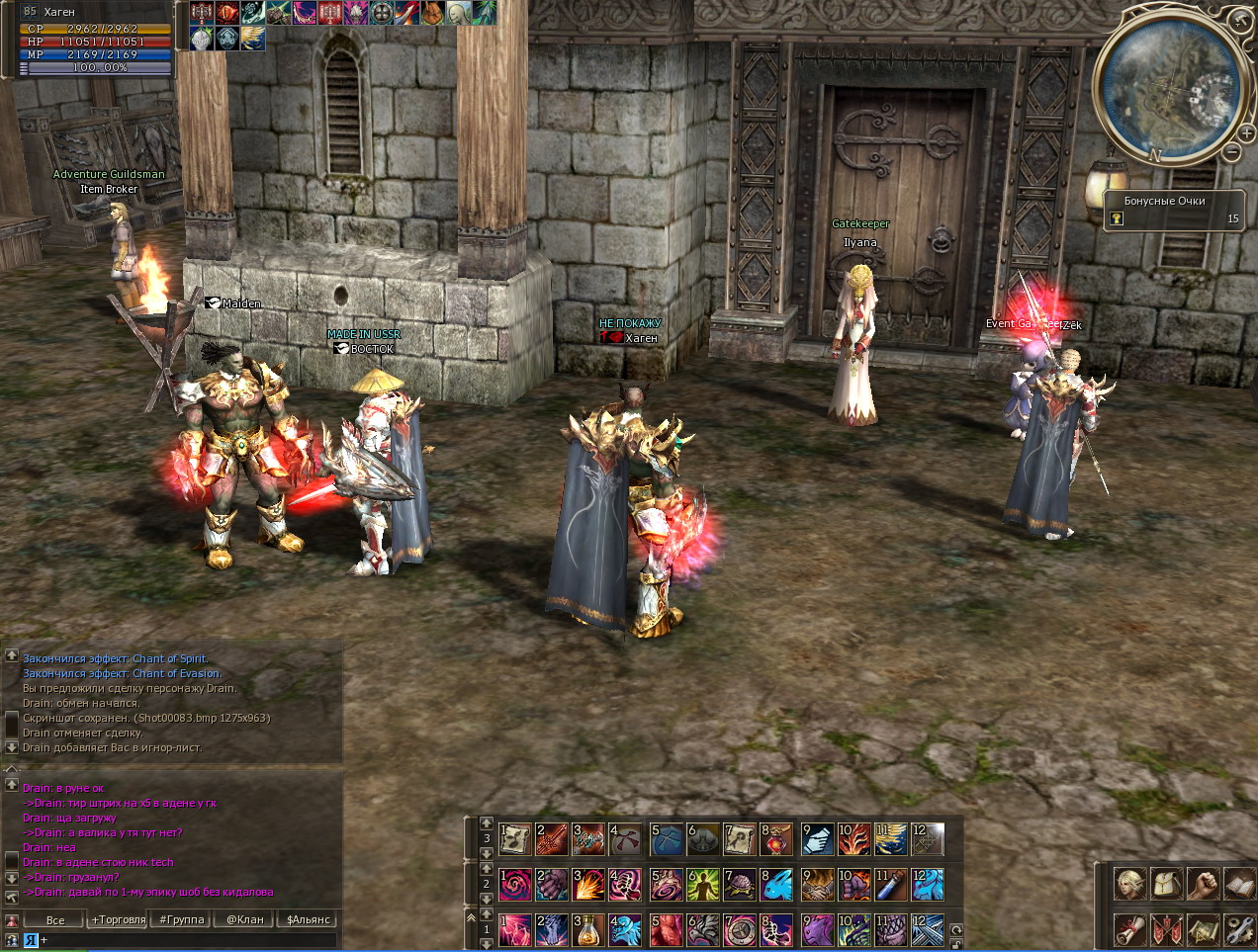This screenshot has width=1258, height=952.
Task: Open the world map icon
Action: click(1203, 929)
